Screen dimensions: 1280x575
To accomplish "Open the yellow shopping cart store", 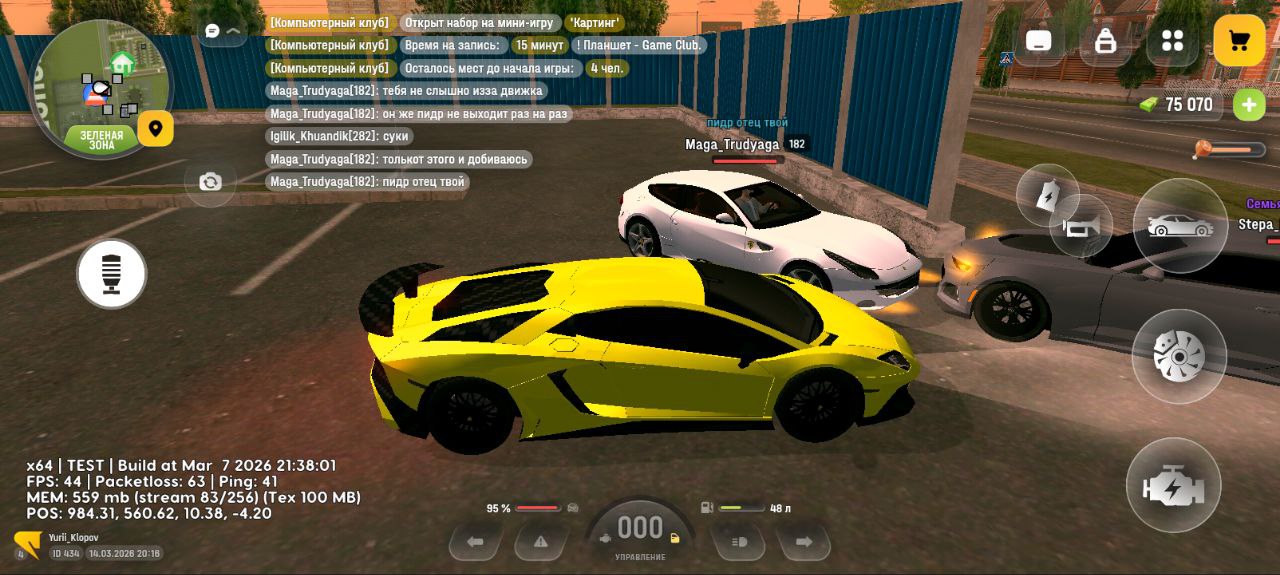I will [1239, 41].
